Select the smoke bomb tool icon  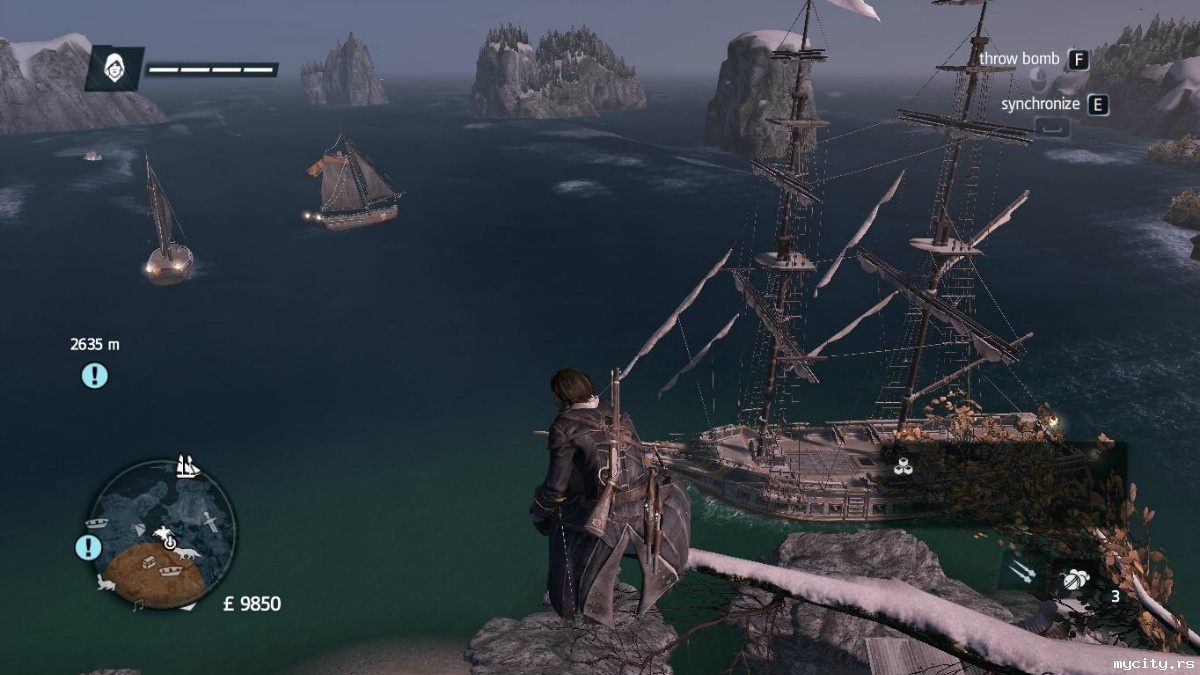[x=1077, y=576]
